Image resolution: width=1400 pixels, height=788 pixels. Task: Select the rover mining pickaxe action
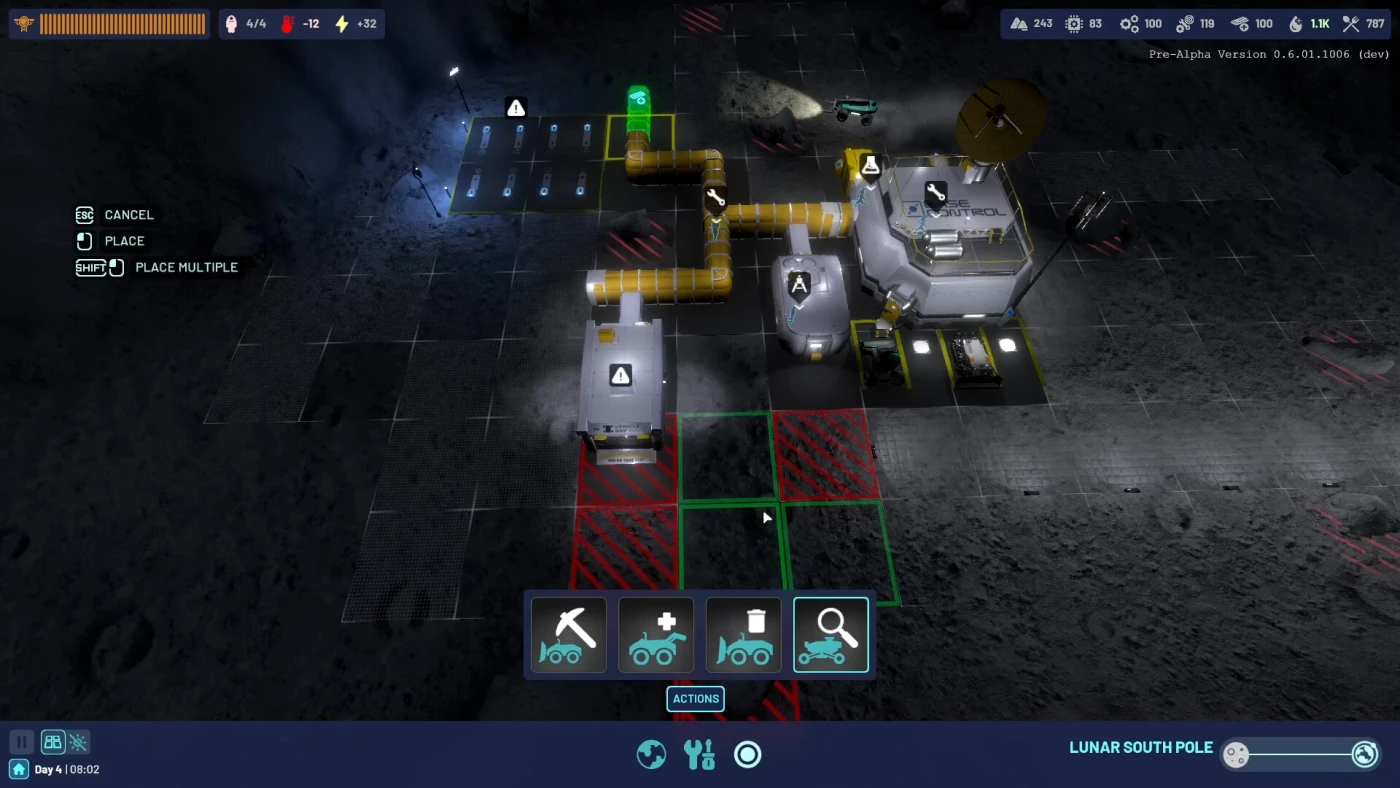click(568, 635)
